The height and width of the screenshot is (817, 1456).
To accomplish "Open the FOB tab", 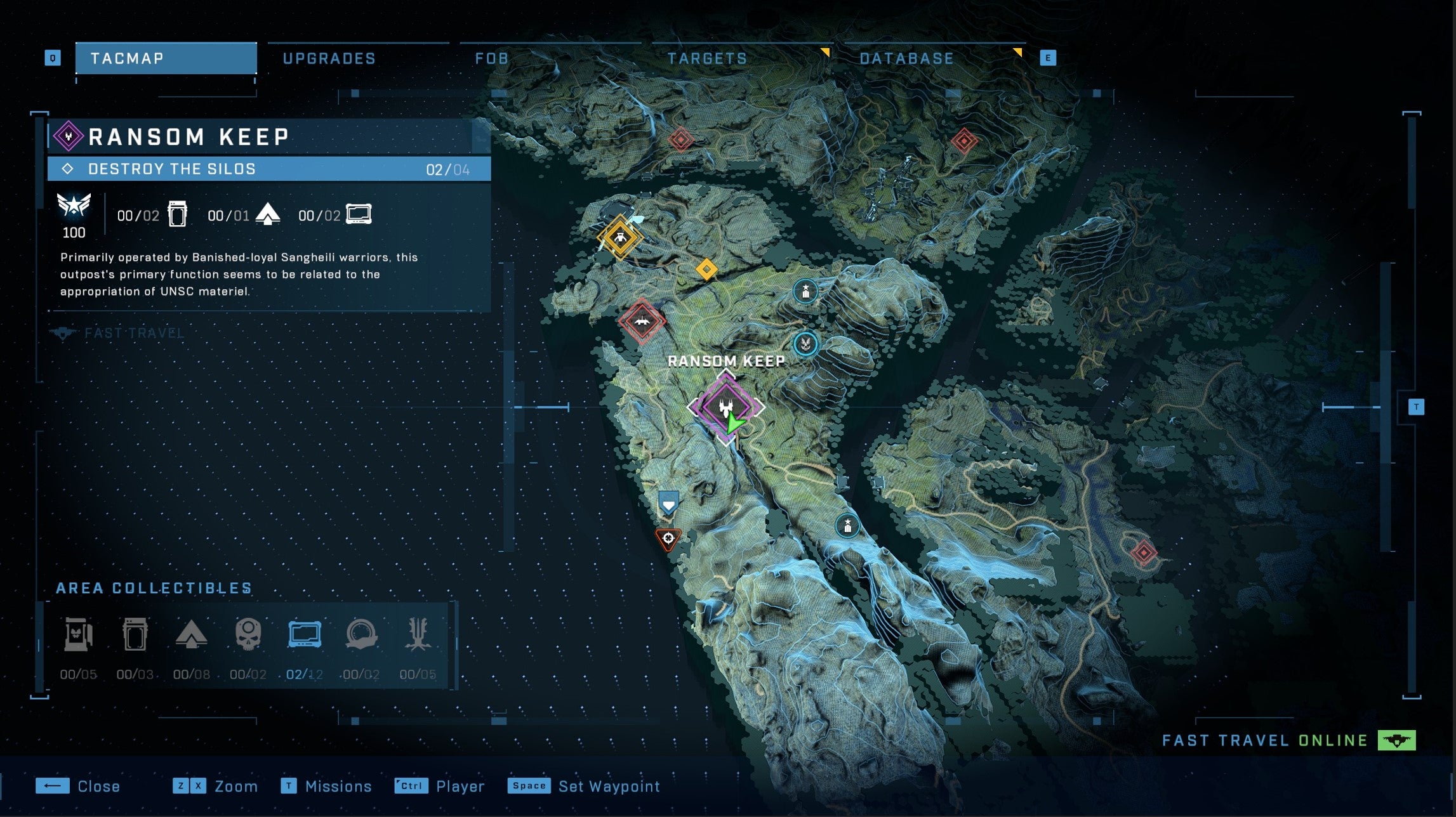I will click(x=492, y=58).
